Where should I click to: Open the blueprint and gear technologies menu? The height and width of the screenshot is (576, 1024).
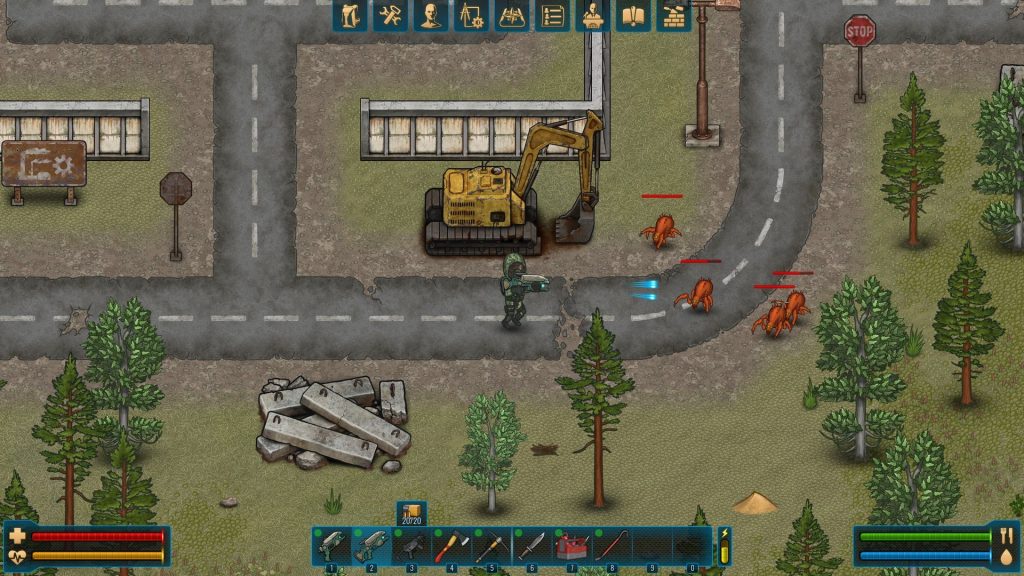pos(472,15)
